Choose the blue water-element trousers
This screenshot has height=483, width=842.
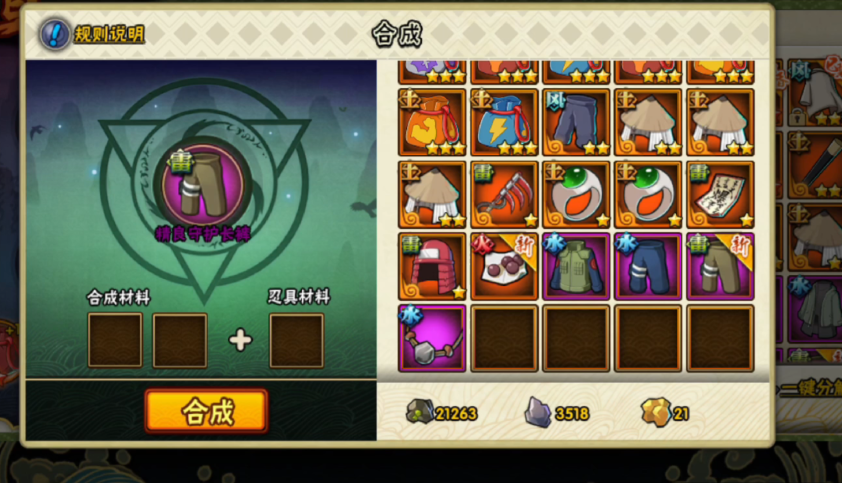(x=649, y=266)
